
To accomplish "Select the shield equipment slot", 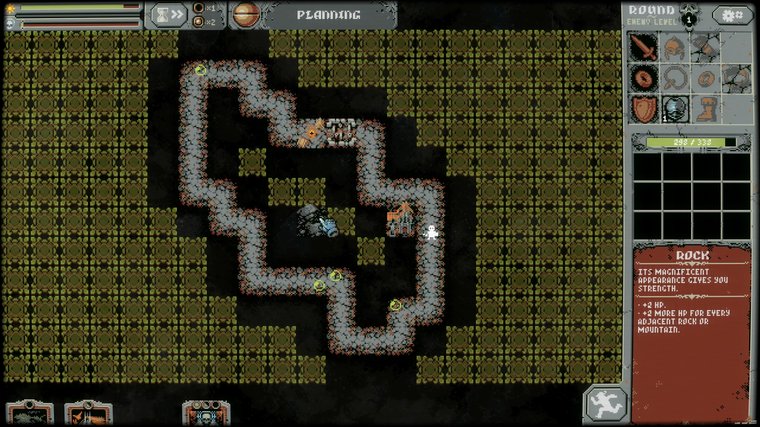I will [x=643, y=108].
